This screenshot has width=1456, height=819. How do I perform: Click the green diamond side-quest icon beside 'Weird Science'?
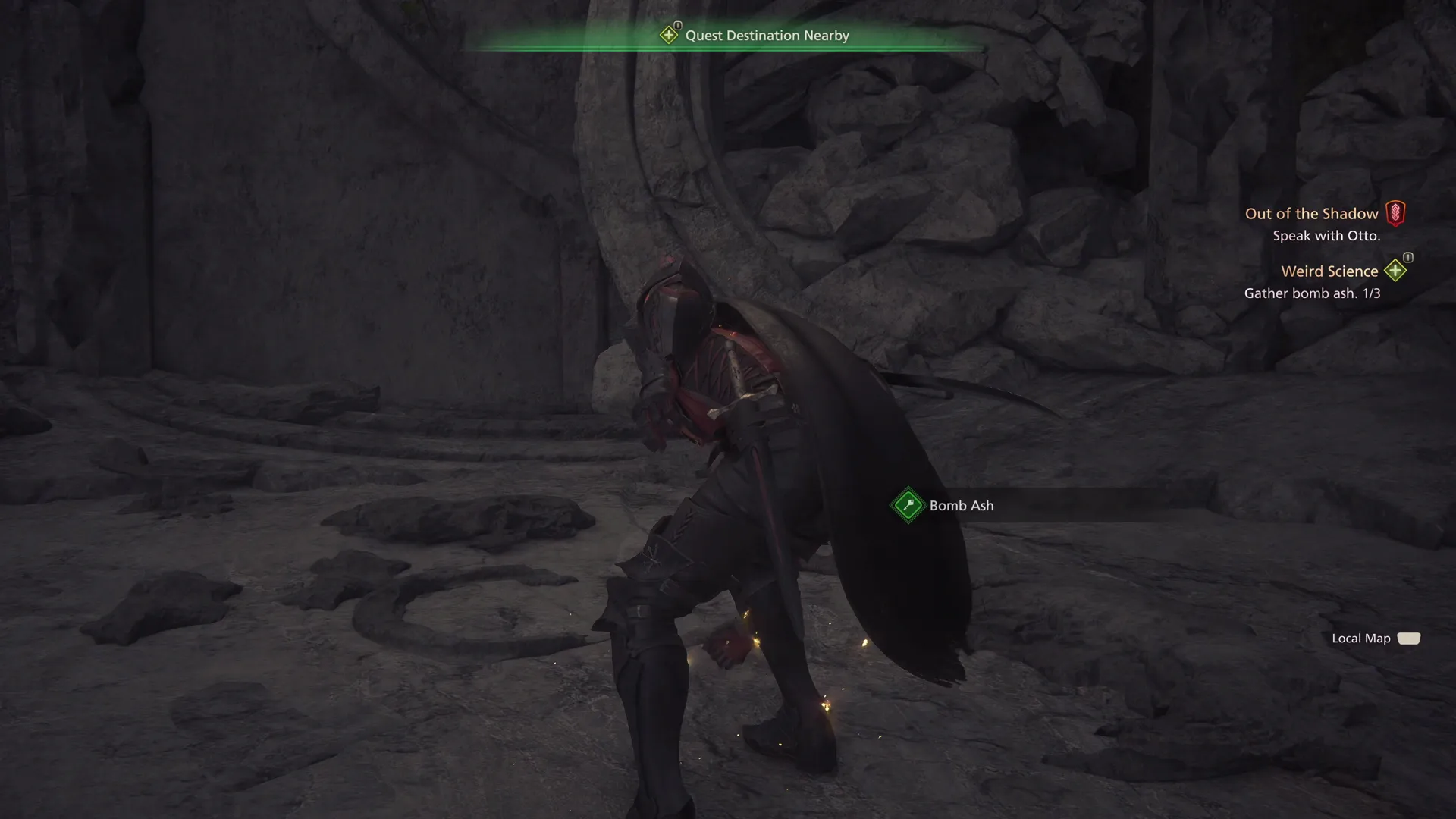pyautogui.click(x=1395, y=270)
